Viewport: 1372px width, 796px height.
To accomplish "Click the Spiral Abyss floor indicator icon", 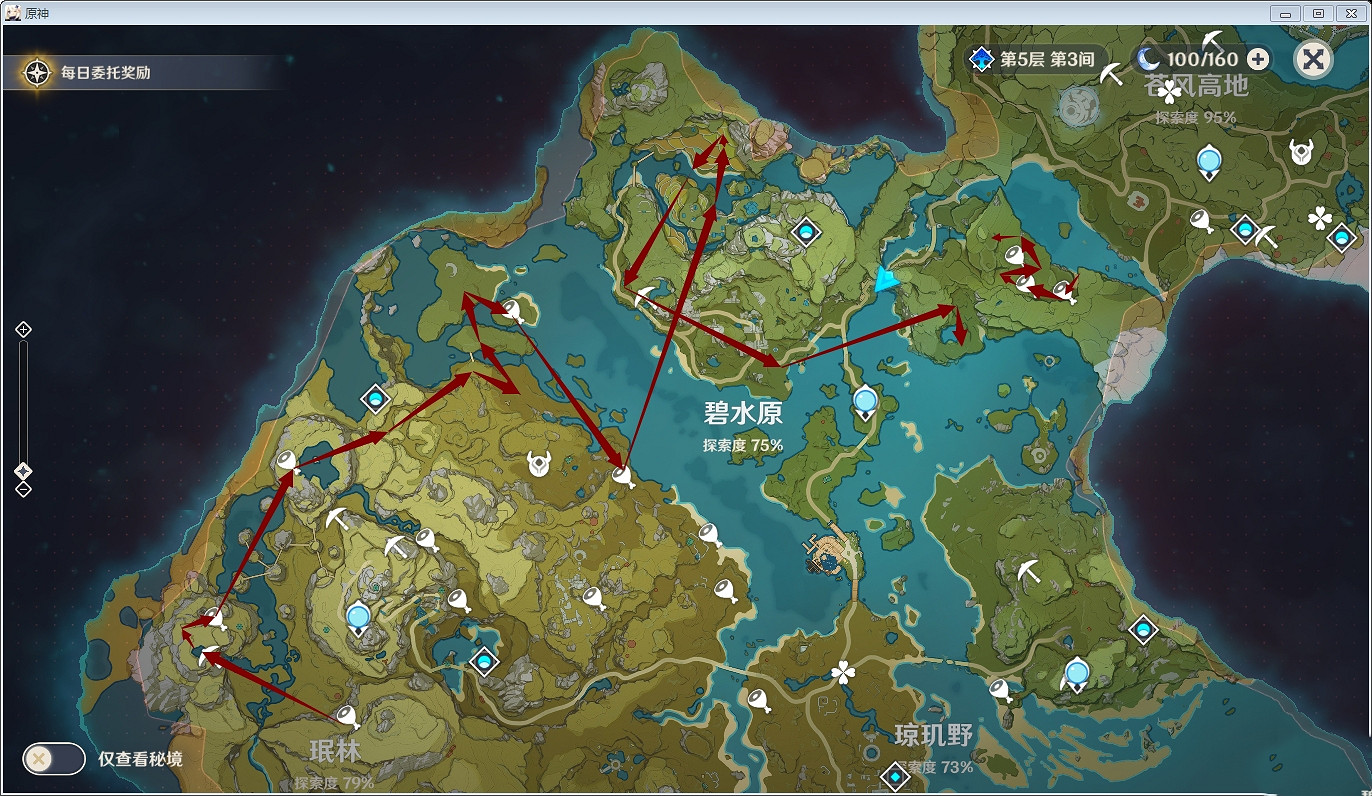I will 981,59.
